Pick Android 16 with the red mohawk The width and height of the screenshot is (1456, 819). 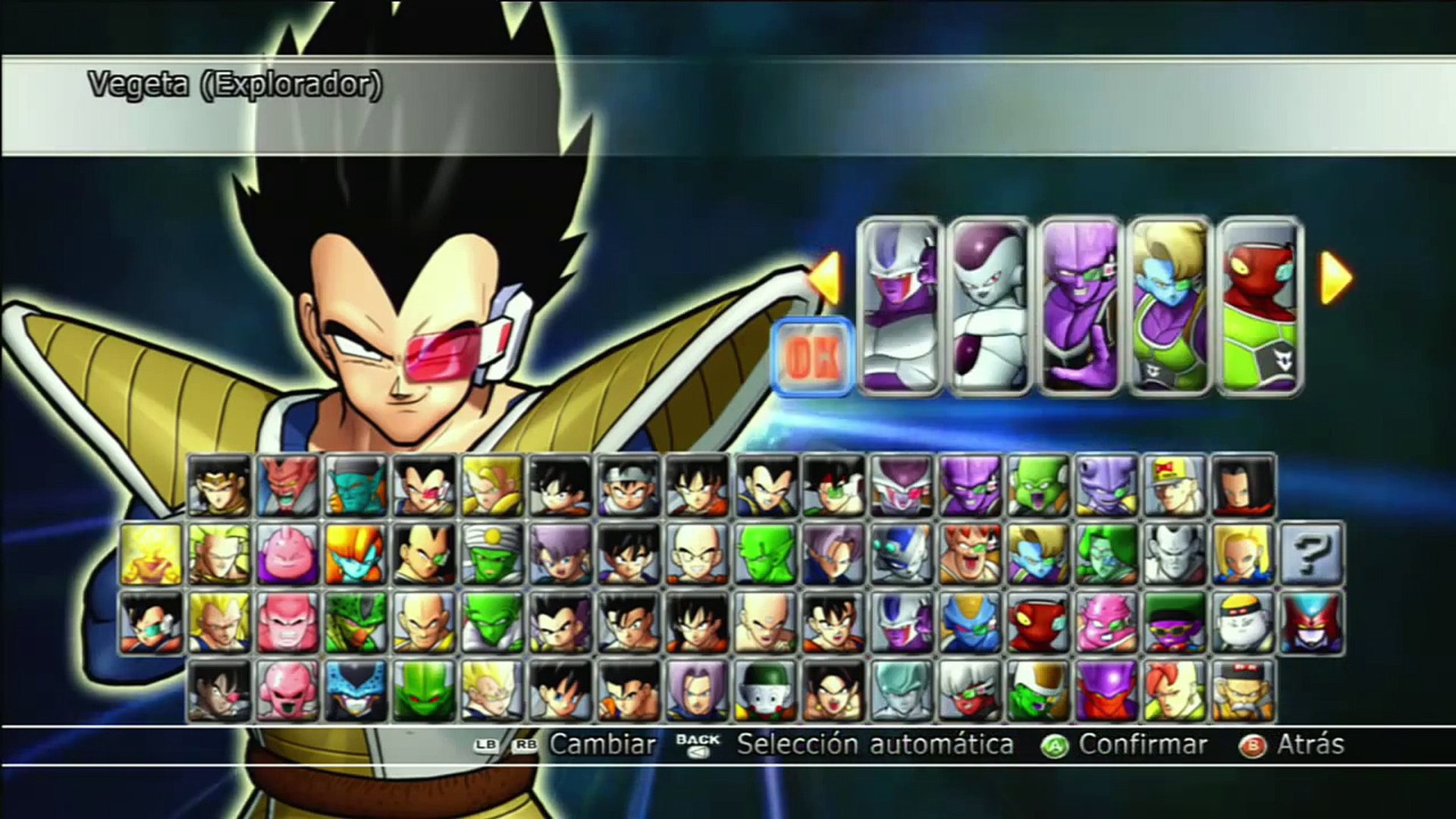click(1175, 691)
